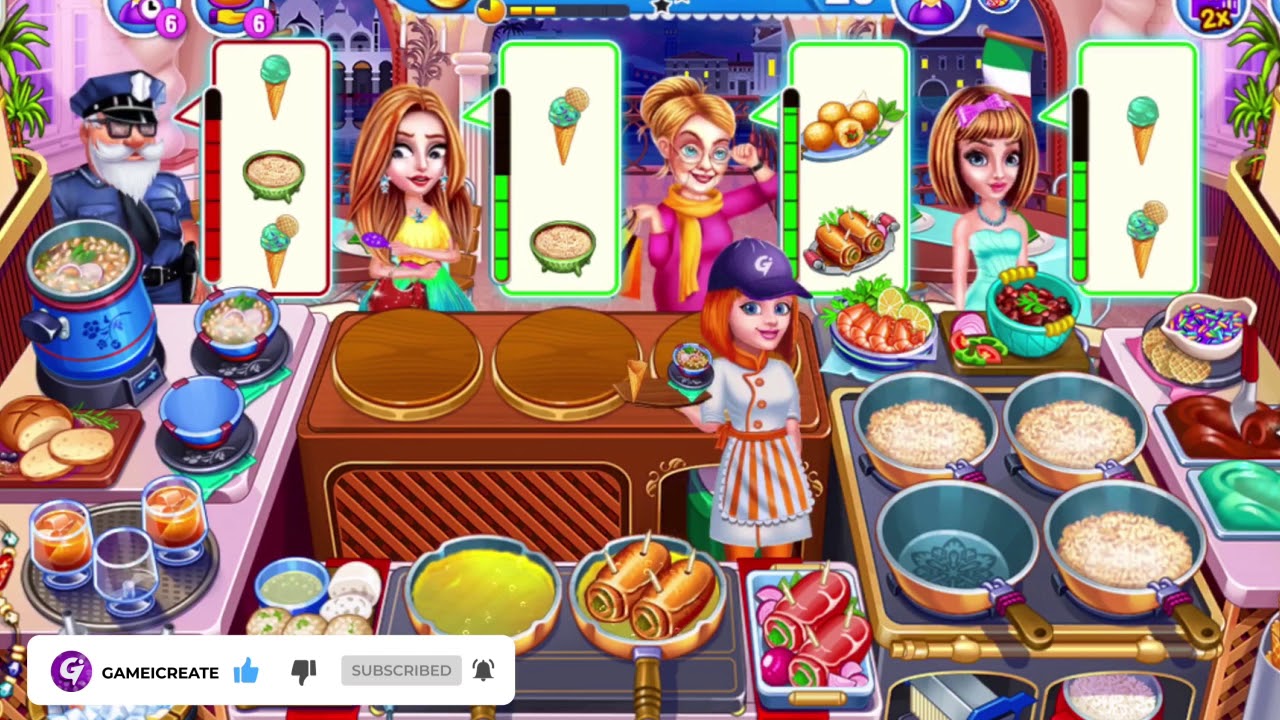Pick the sprinkles topping bowl
1280x720 pixels.
(1210, 328)
